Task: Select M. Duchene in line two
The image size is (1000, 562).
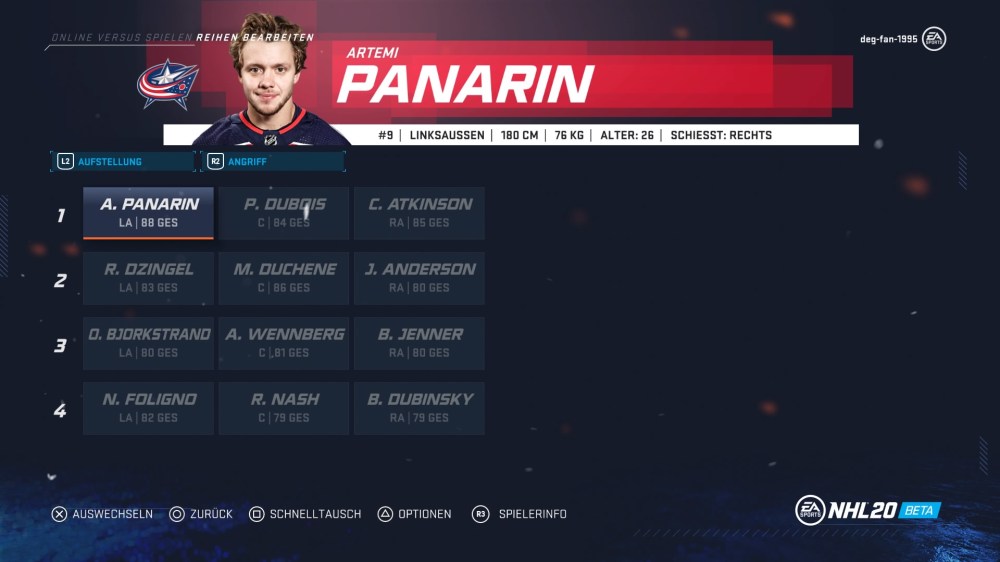Action: coord(284,277)
